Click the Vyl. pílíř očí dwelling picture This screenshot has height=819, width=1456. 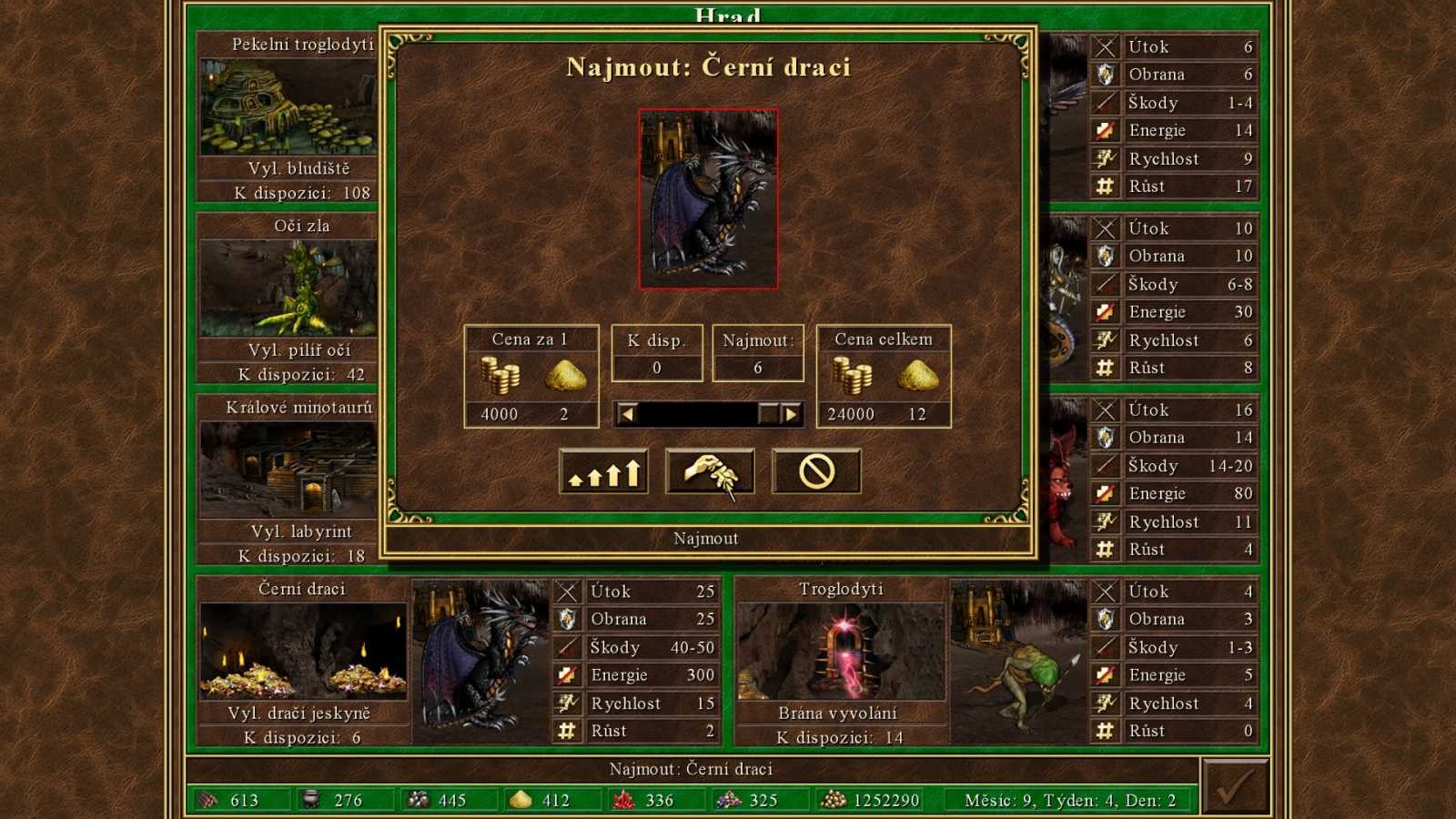point(286,285)
